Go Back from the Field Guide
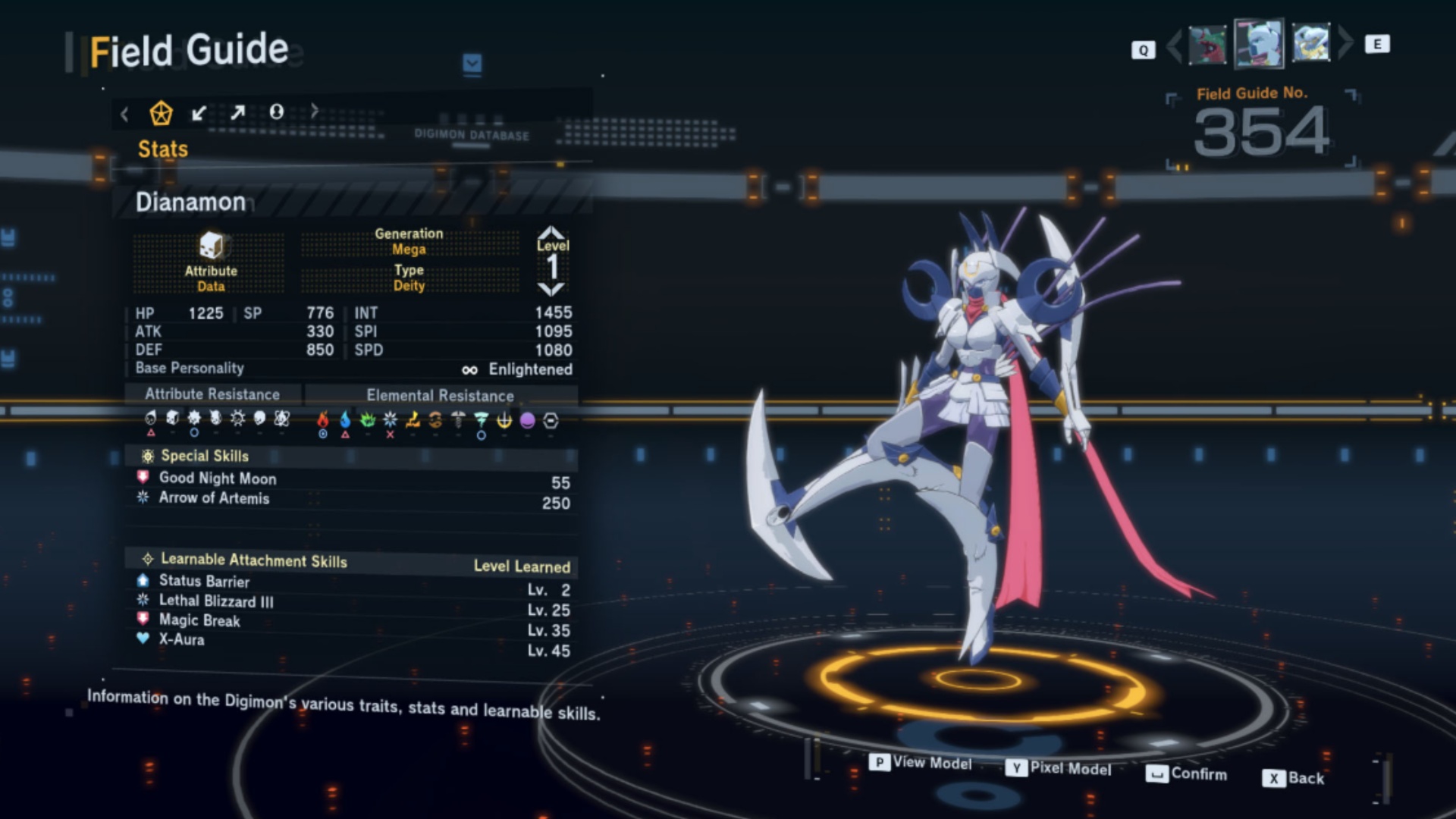Viewport: 1456px width, 819px height. click(1294, 778)
